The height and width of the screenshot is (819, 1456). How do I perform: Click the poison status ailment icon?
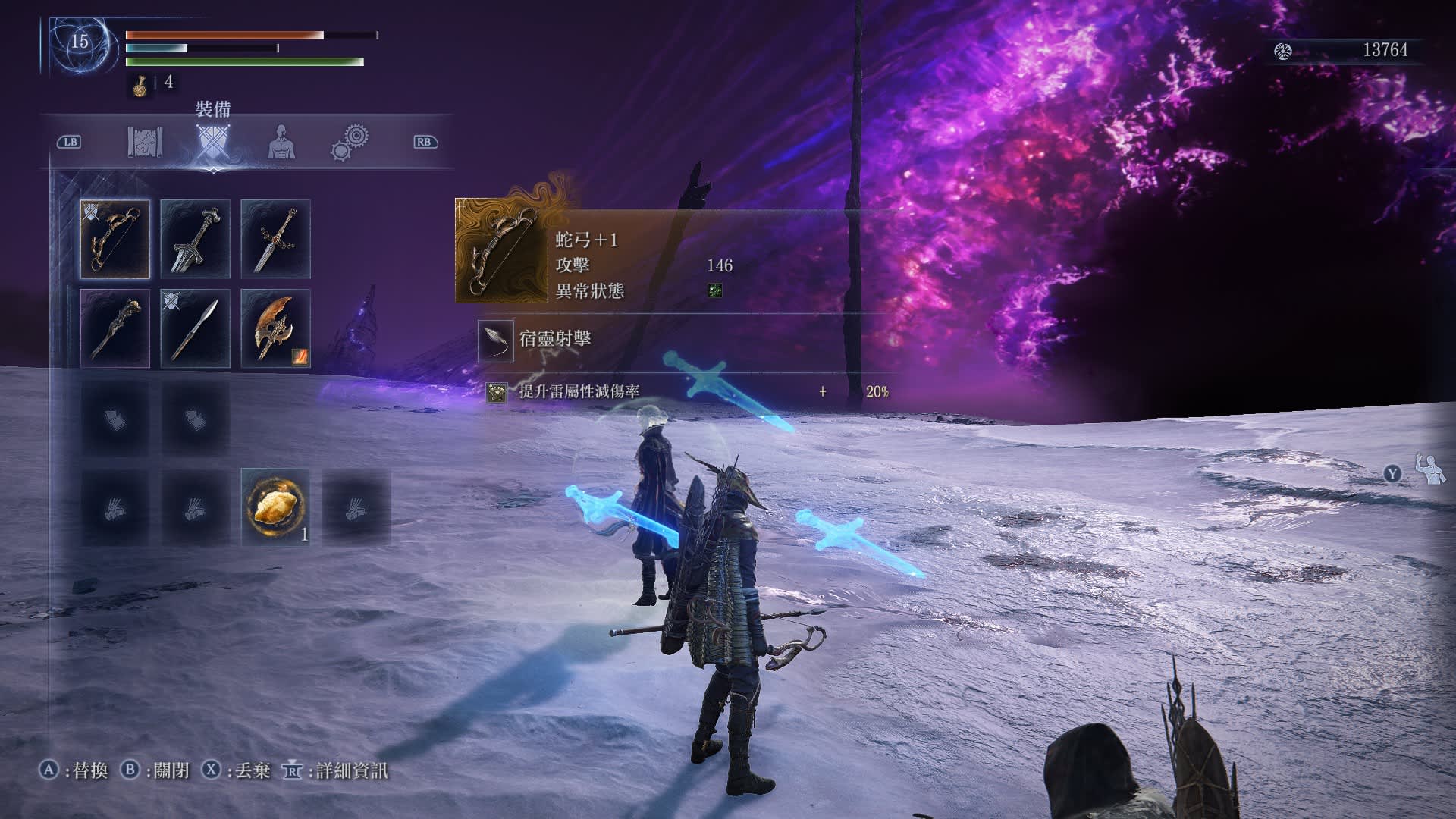[x=714, y=290]
